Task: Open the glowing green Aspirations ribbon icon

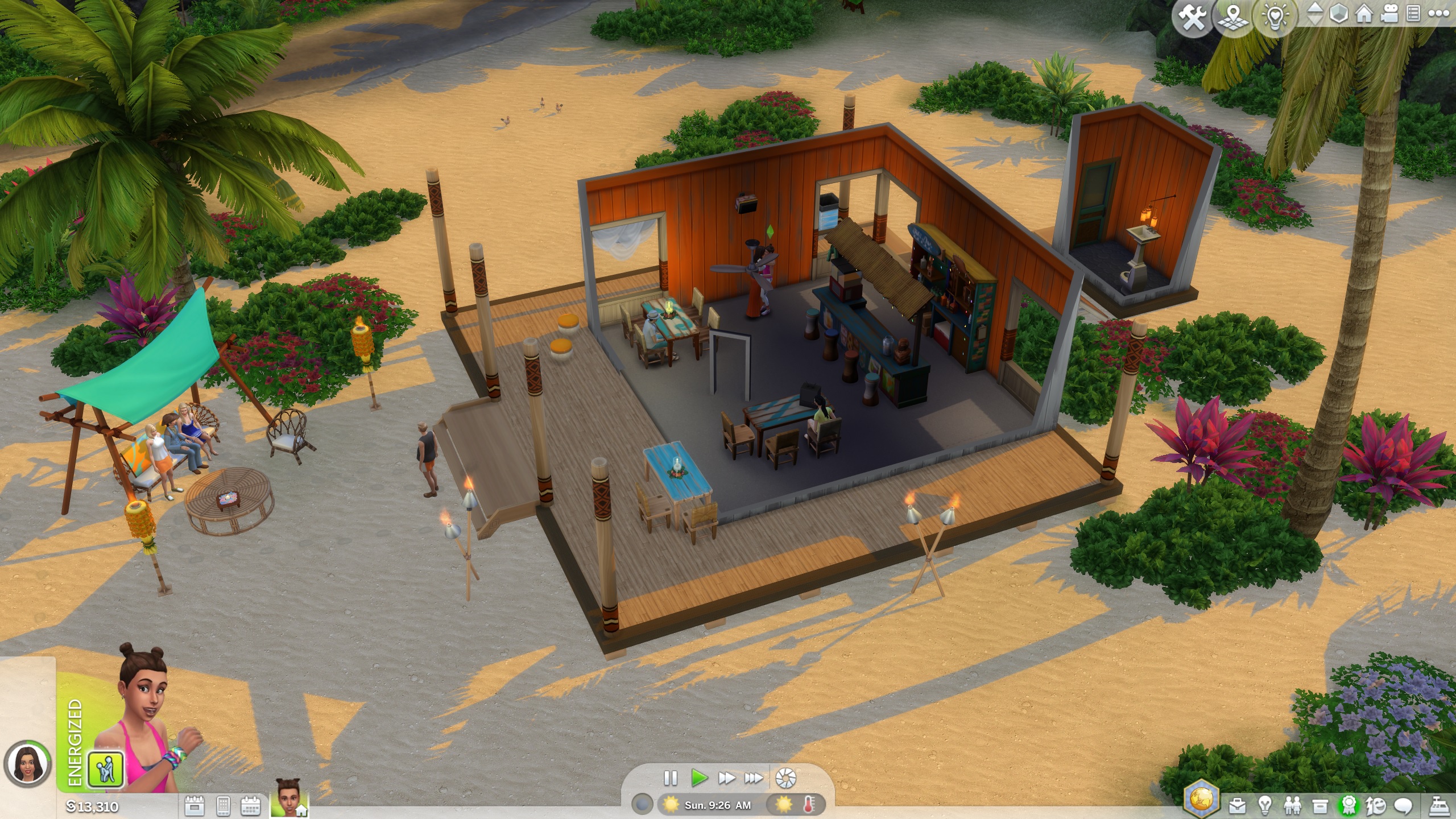Action: coord(1349,806)
